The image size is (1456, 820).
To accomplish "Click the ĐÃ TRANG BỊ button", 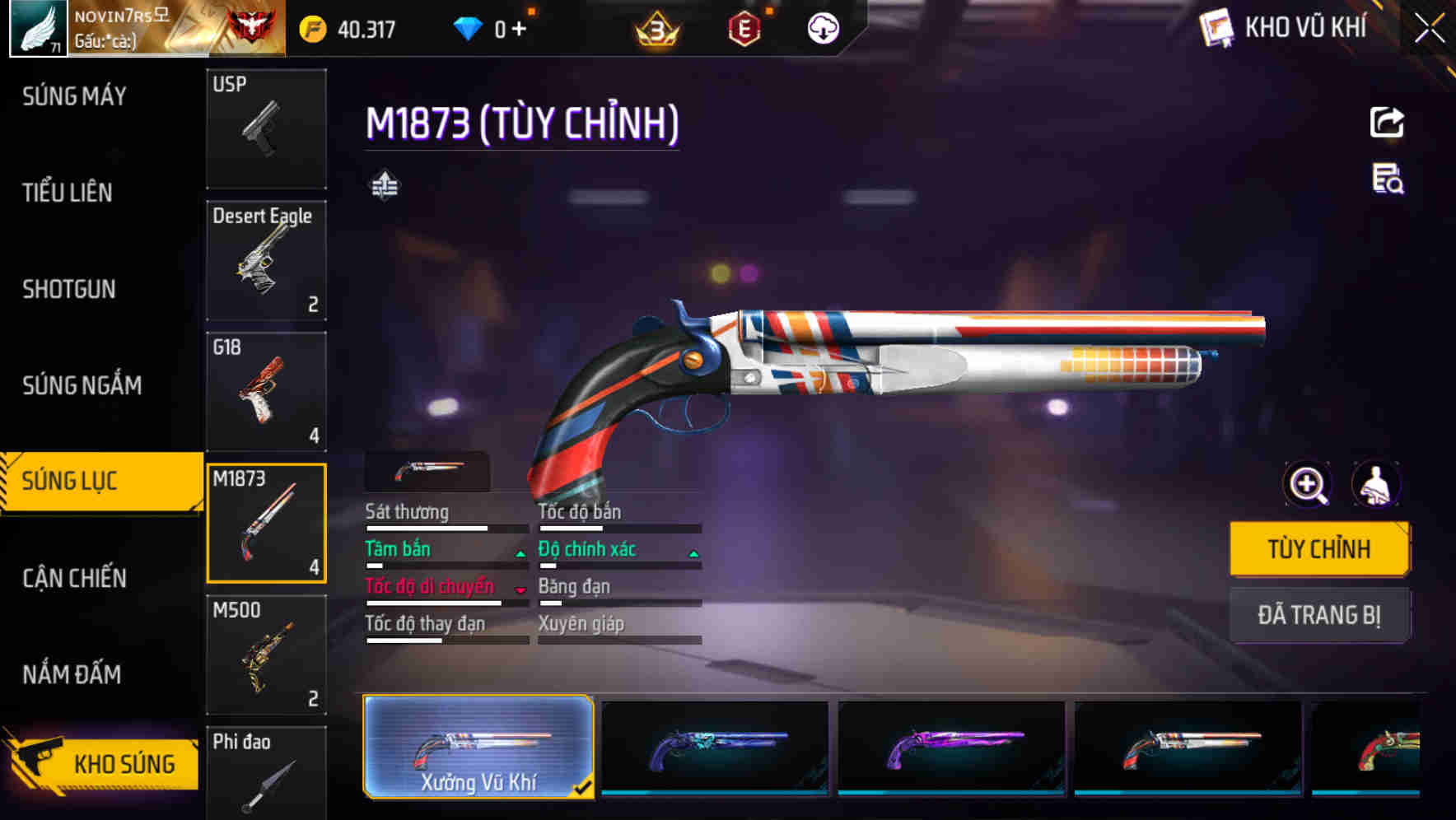I will [x=1318, y=615].
